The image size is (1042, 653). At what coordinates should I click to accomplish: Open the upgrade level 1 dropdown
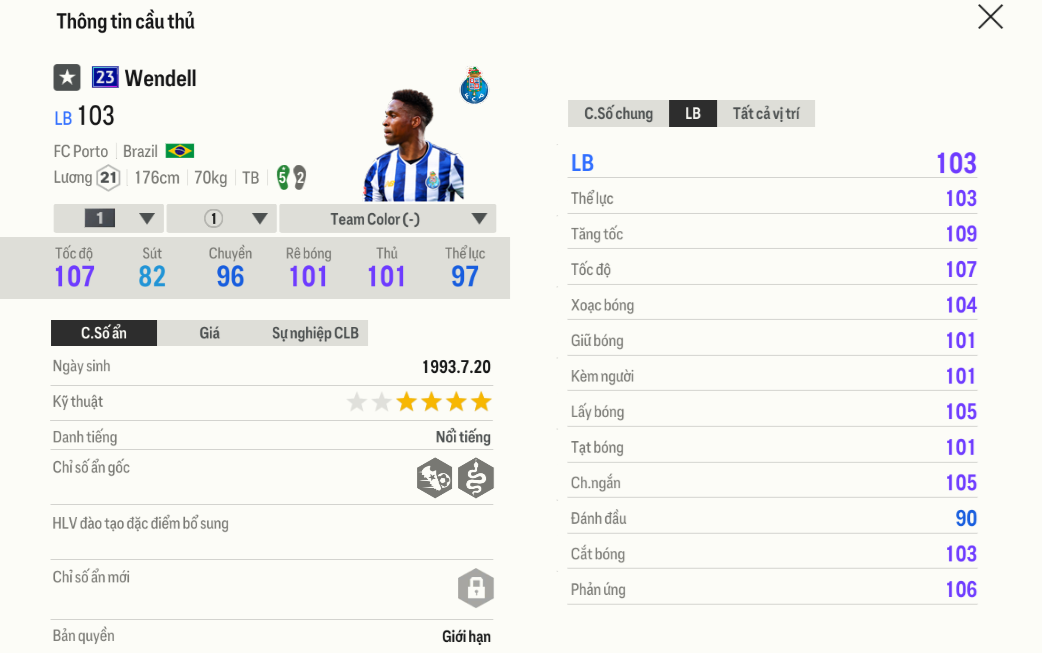pos(108,219)
